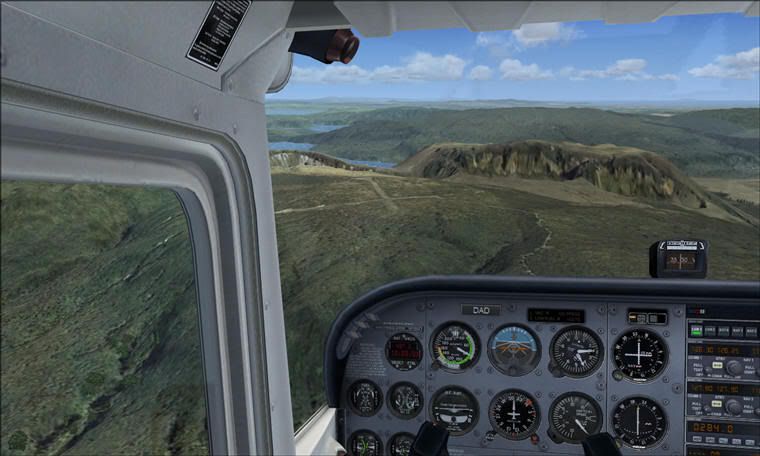Image resolution: width=760 pixels, height=456 pixels.
Task: Click the COM2 radio frequency tuning knob
Action: (x=734, y=405)
